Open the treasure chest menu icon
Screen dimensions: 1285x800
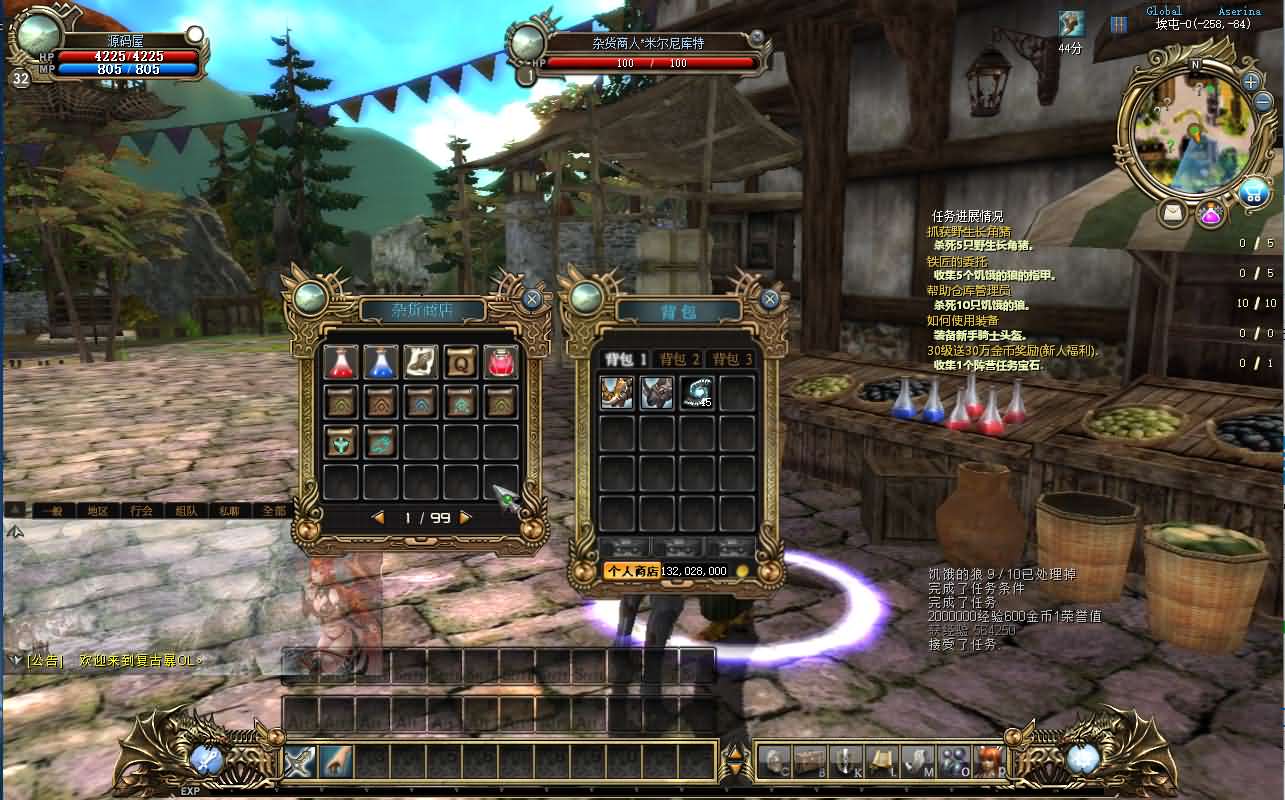pyautogui.click(x=809, y=761)
